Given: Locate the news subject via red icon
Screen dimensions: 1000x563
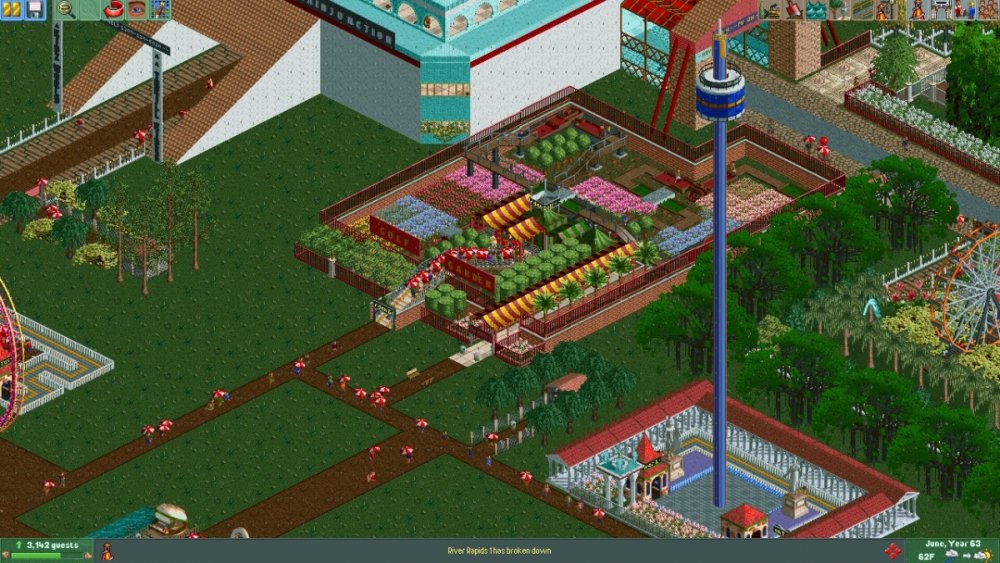Looking at the screenshot, I should pyautogui.click(x=892, y=551).
